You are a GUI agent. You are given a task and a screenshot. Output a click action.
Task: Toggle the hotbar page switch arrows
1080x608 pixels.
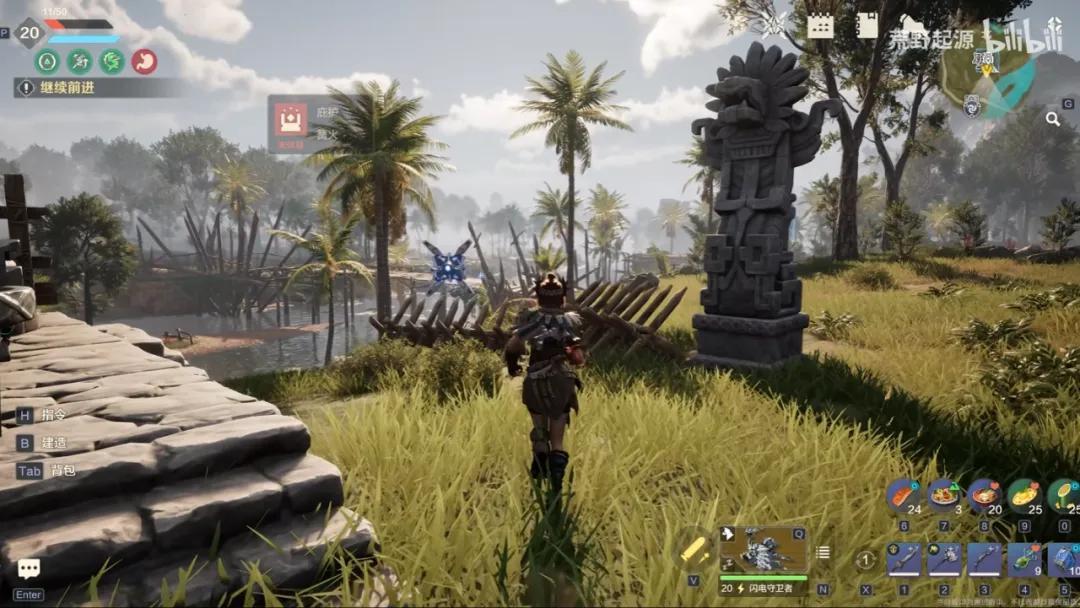point(866,560)
